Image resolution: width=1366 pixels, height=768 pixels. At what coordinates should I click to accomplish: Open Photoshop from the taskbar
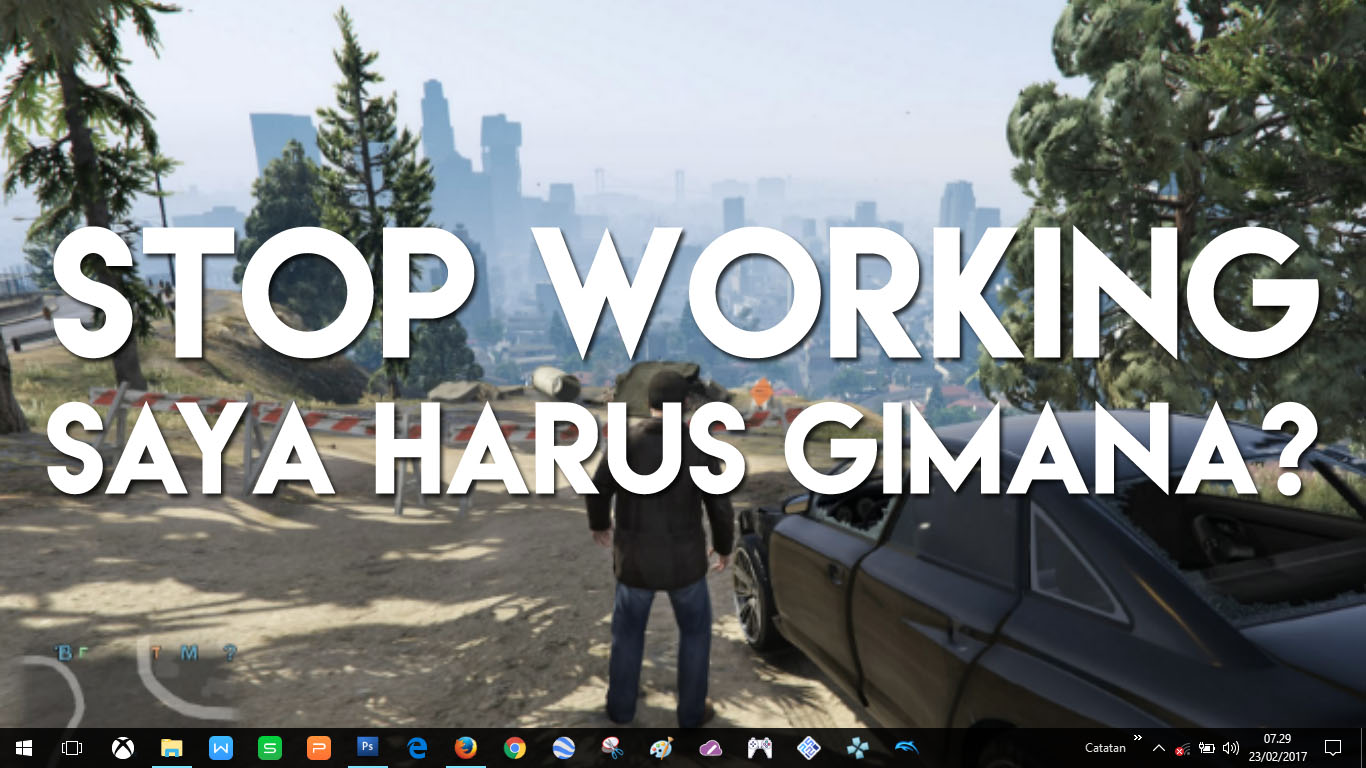(x=366, y=748)
